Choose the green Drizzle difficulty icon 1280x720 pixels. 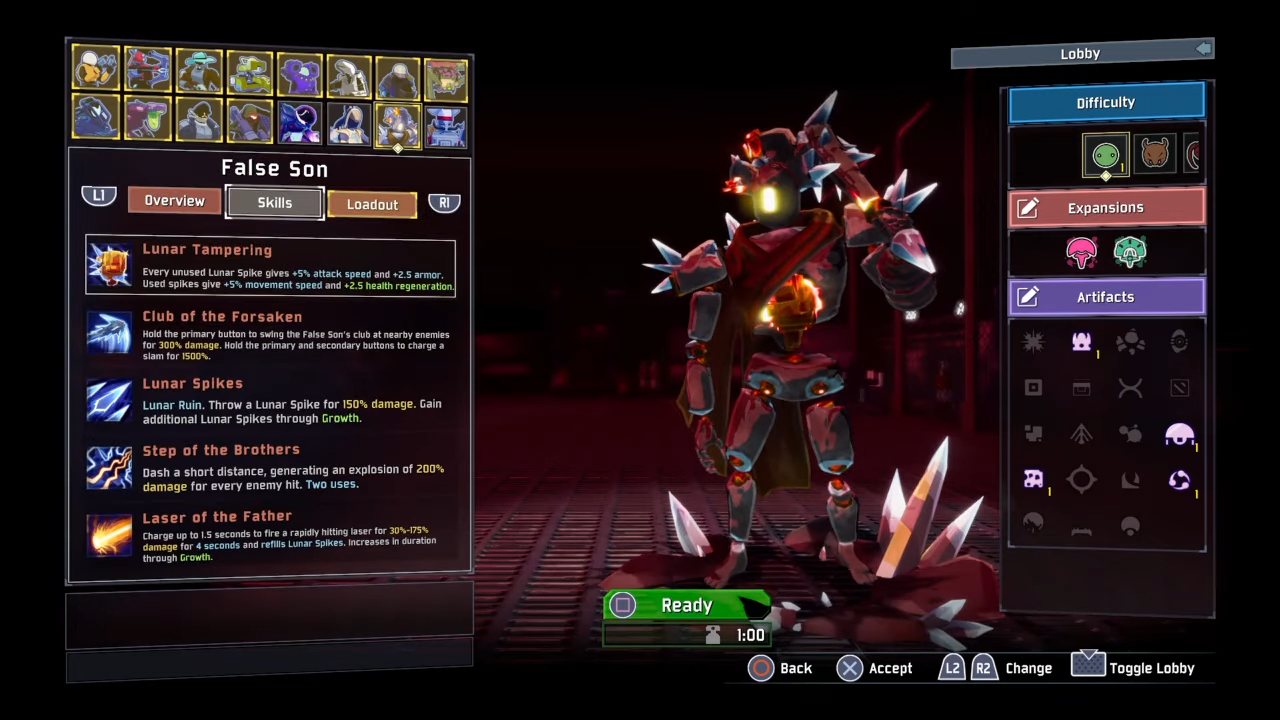tap(1105, 154)
